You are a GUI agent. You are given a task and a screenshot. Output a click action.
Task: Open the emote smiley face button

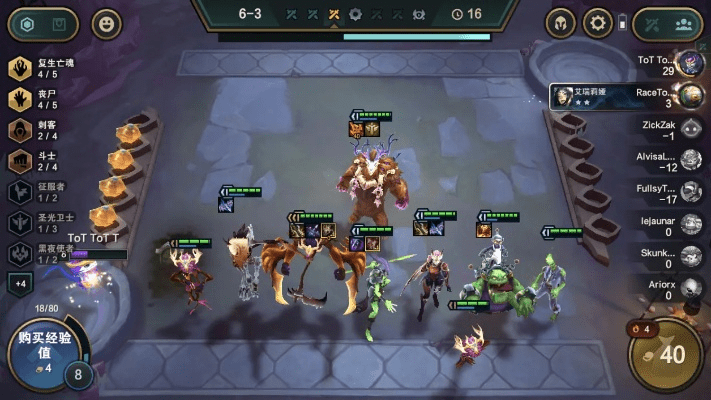click(106, 24)
